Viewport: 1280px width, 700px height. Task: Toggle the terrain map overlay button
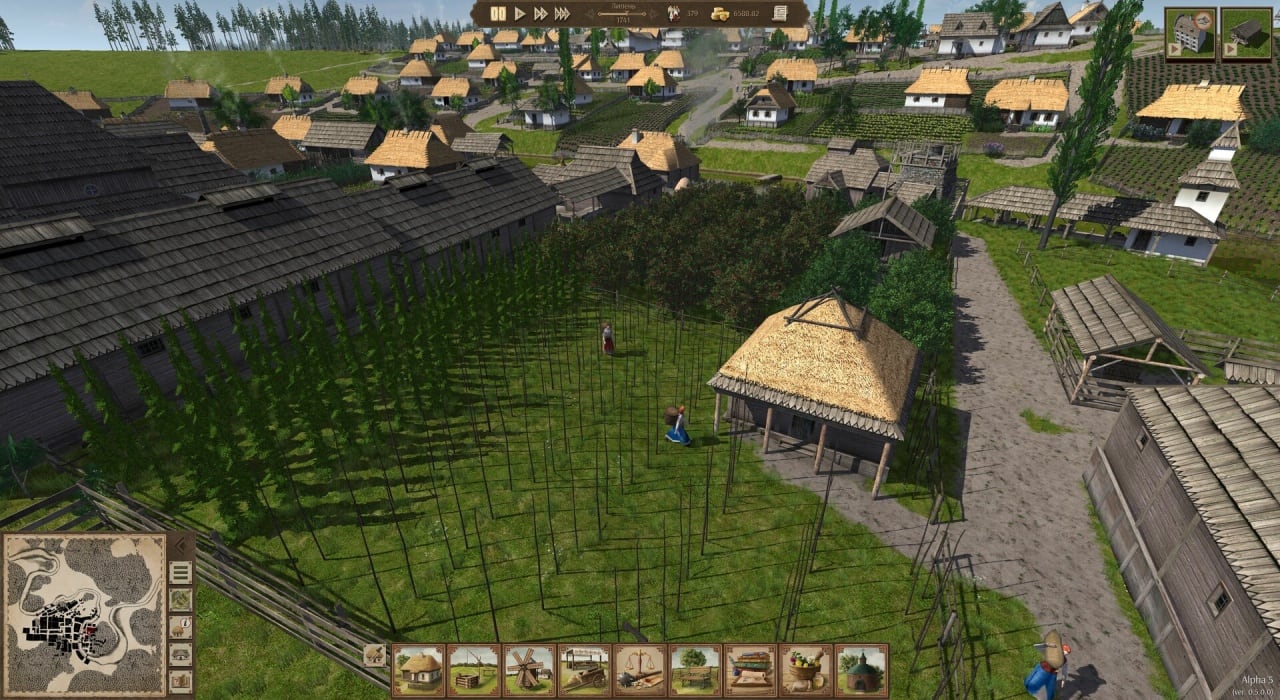(x=181, y=599)
